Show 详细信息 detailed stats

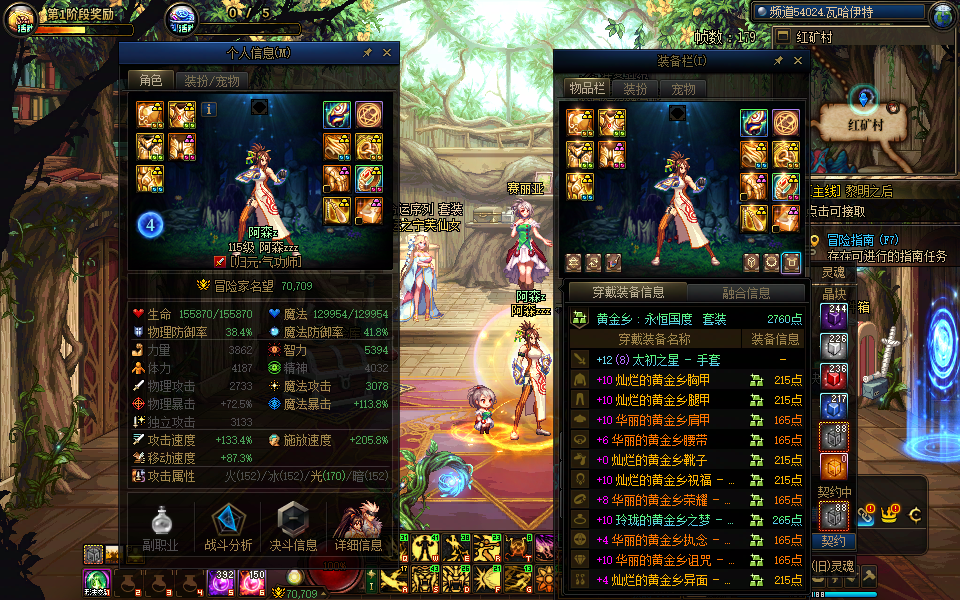[358, 527]
